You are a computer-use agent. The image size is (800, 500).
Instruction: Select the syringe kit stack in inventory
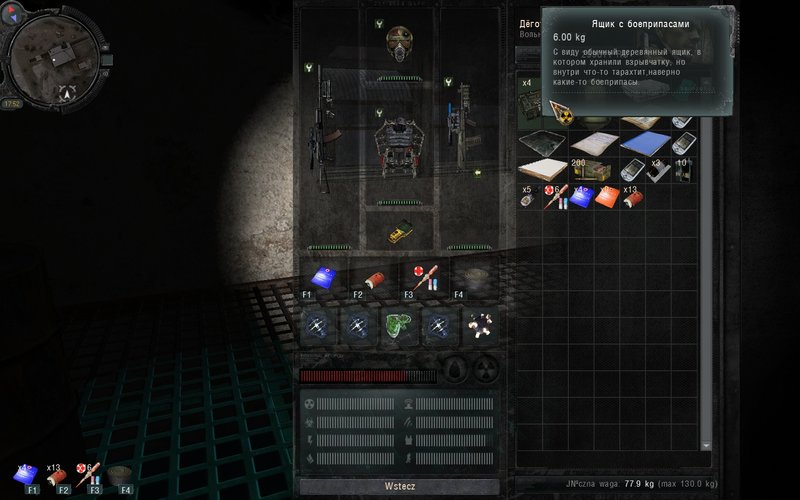(556, 196)
